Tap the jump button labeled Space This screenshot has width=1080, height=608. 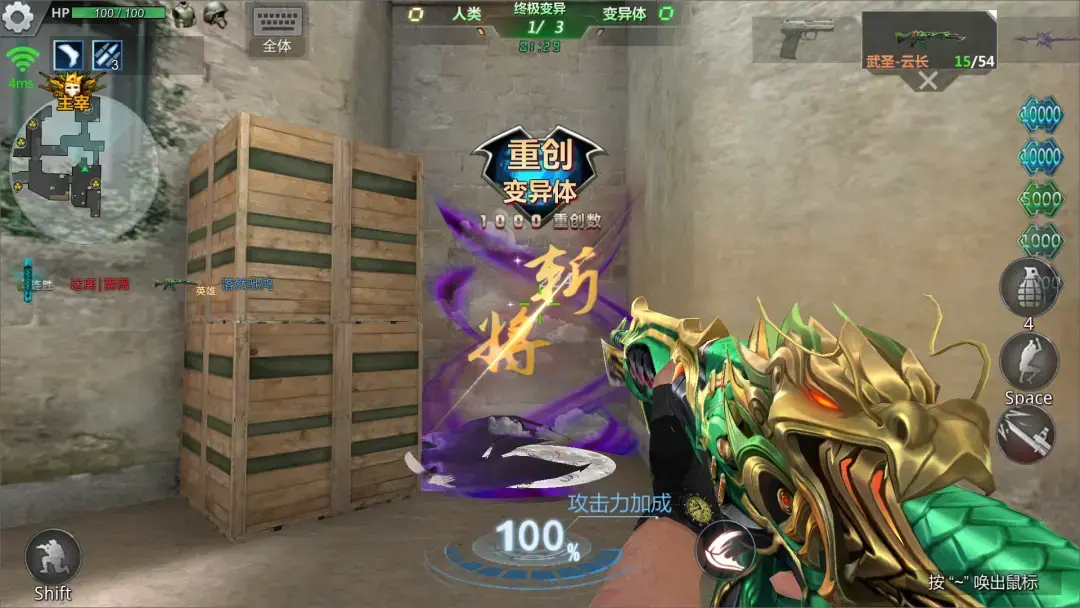point(1028,362)
